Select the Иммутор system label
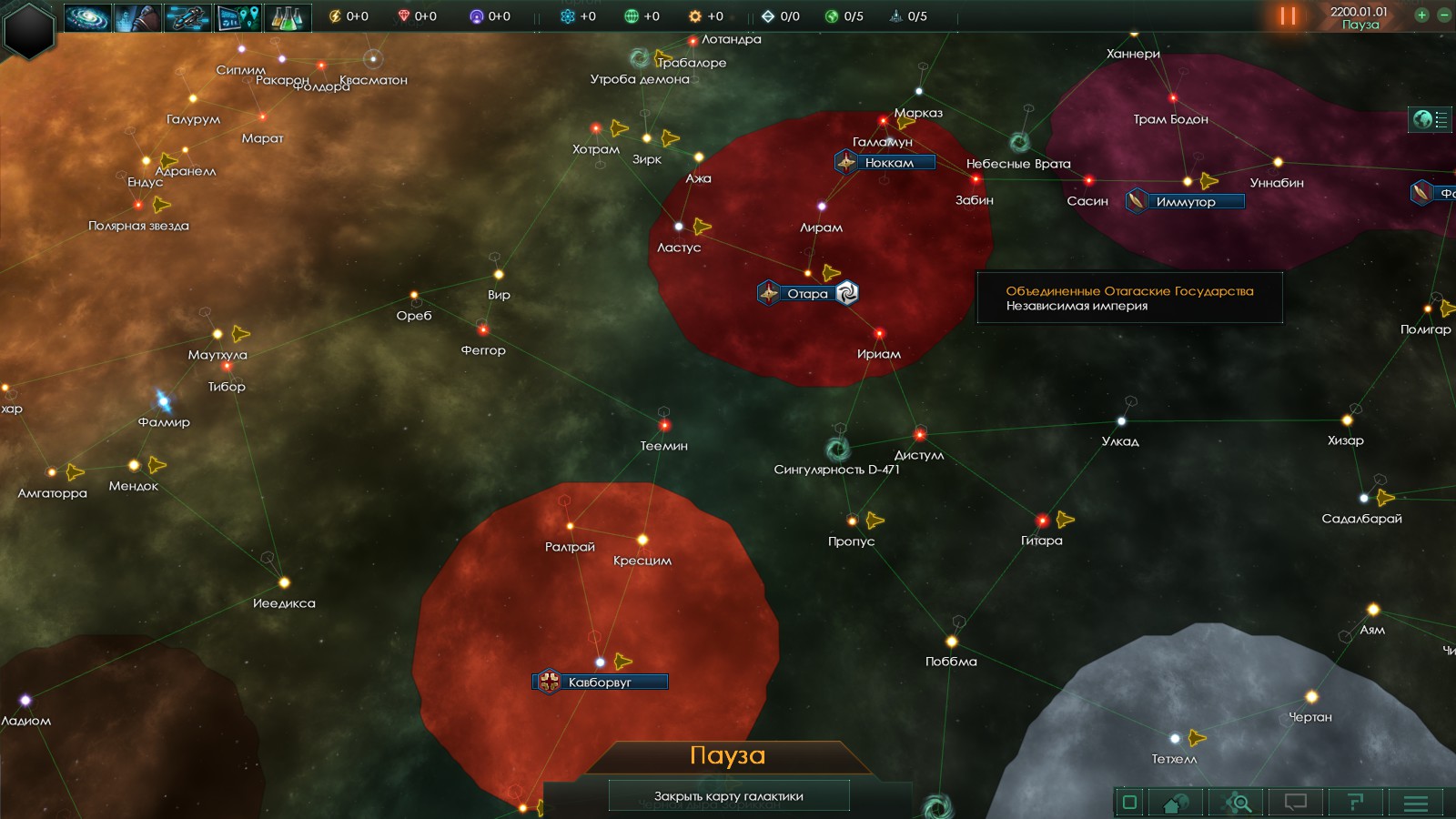 [1186, 202]
